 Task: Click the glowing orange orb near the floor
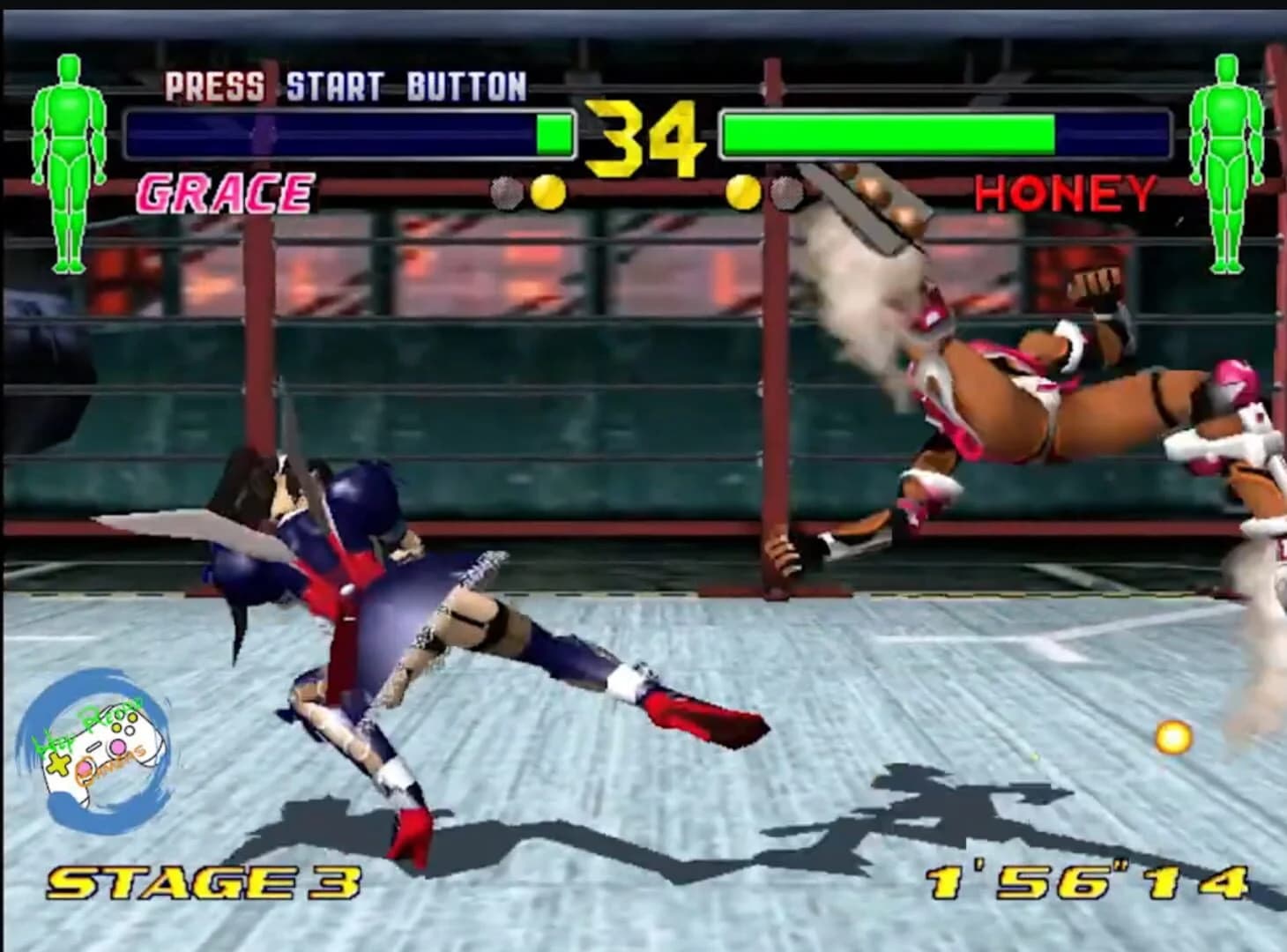tap(1174, 740)
